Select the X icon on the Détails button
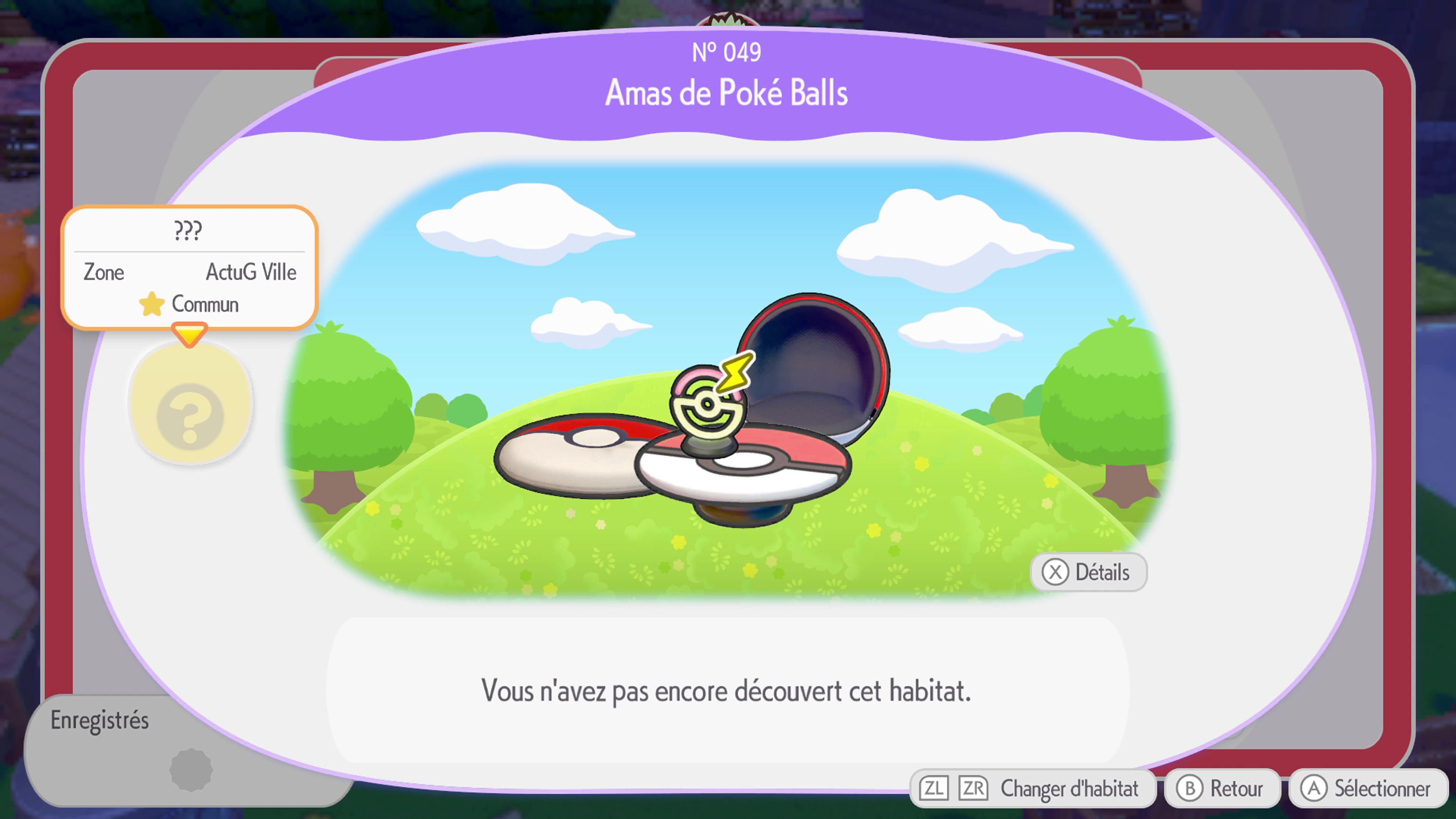 coord(1056,573)
